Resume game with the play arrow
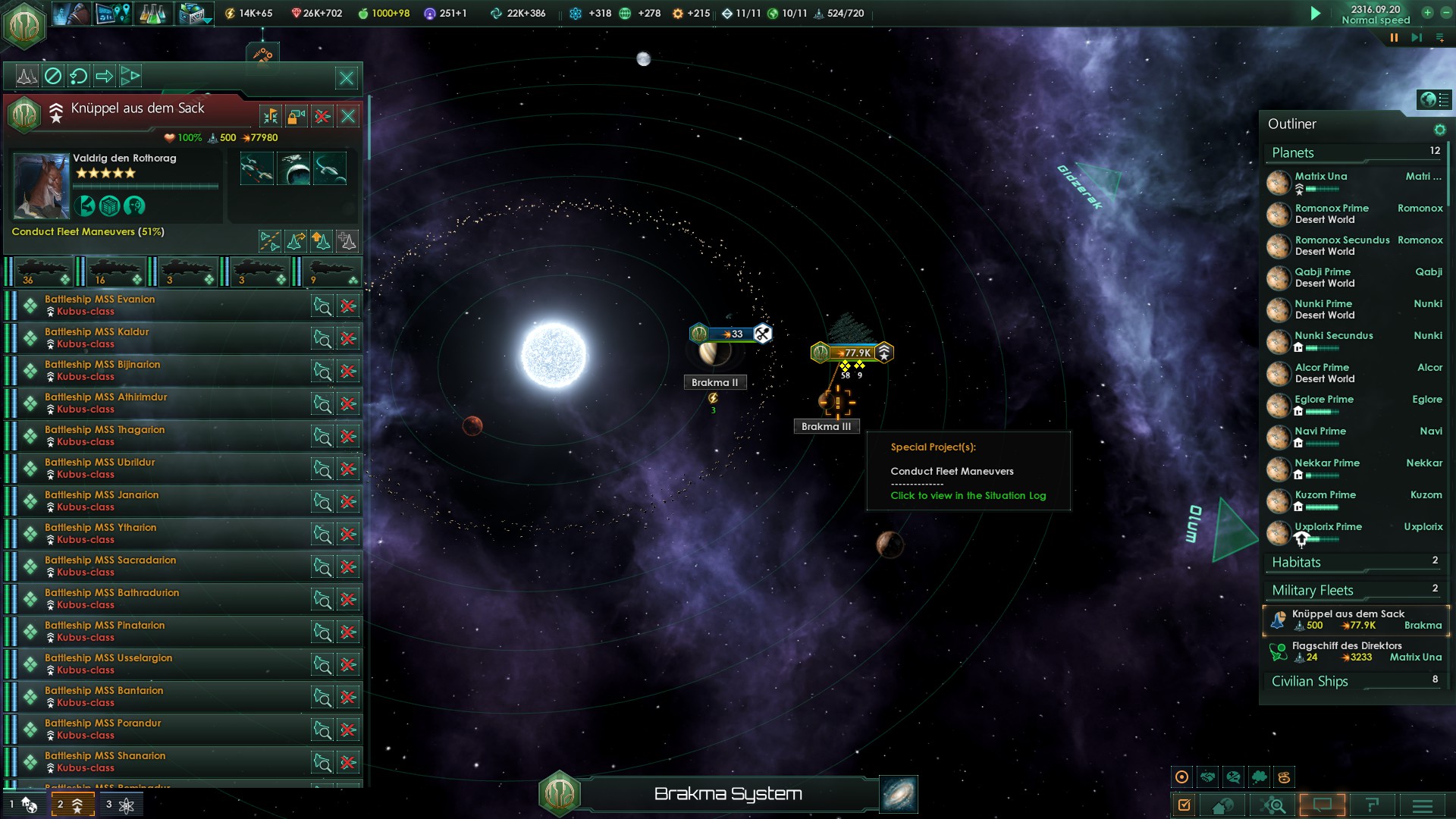 [x=1316, y=13]
